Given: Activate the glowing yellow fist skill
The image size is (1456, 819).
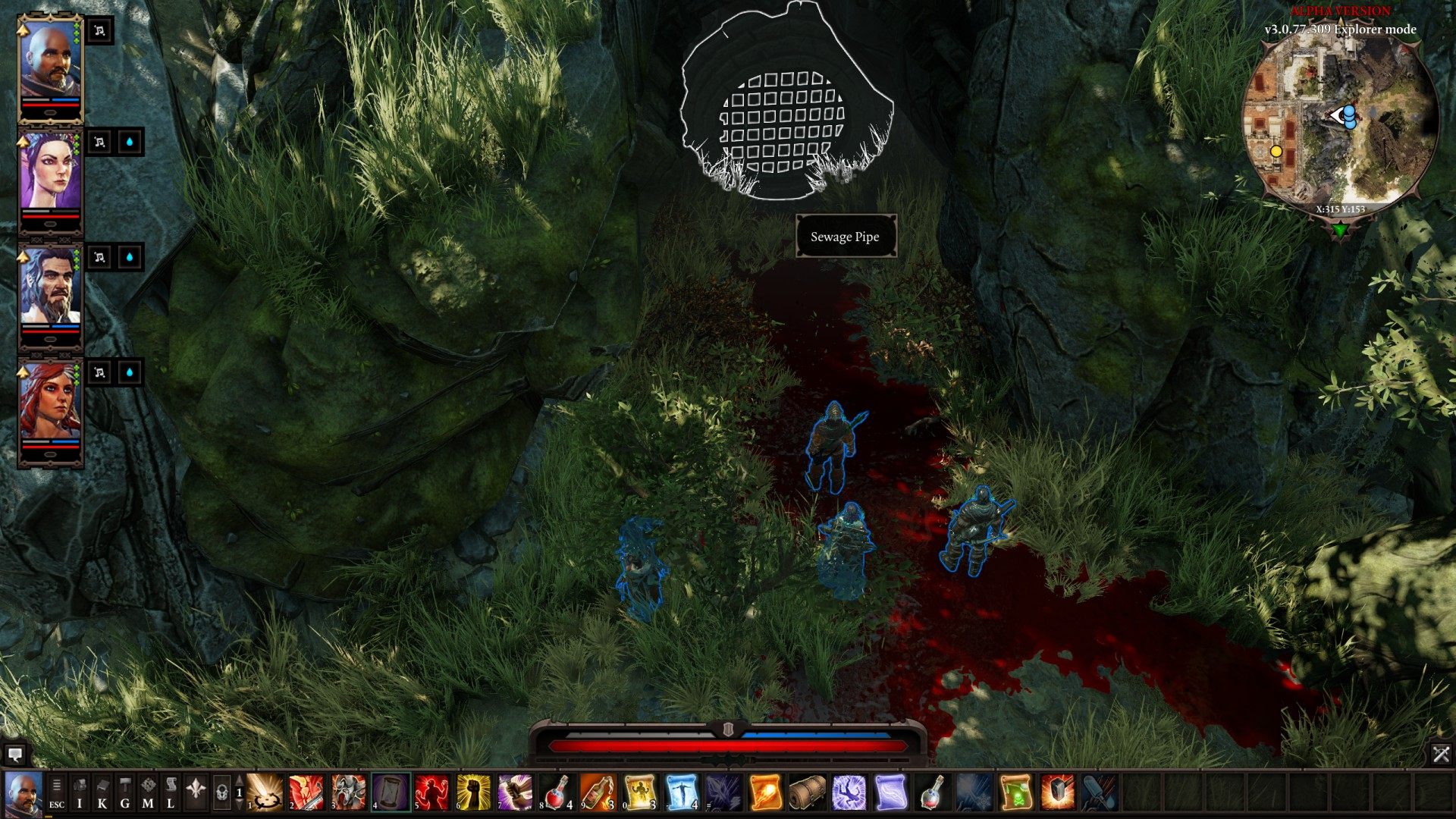Looking at the screenshot, I should coord(474,792).
